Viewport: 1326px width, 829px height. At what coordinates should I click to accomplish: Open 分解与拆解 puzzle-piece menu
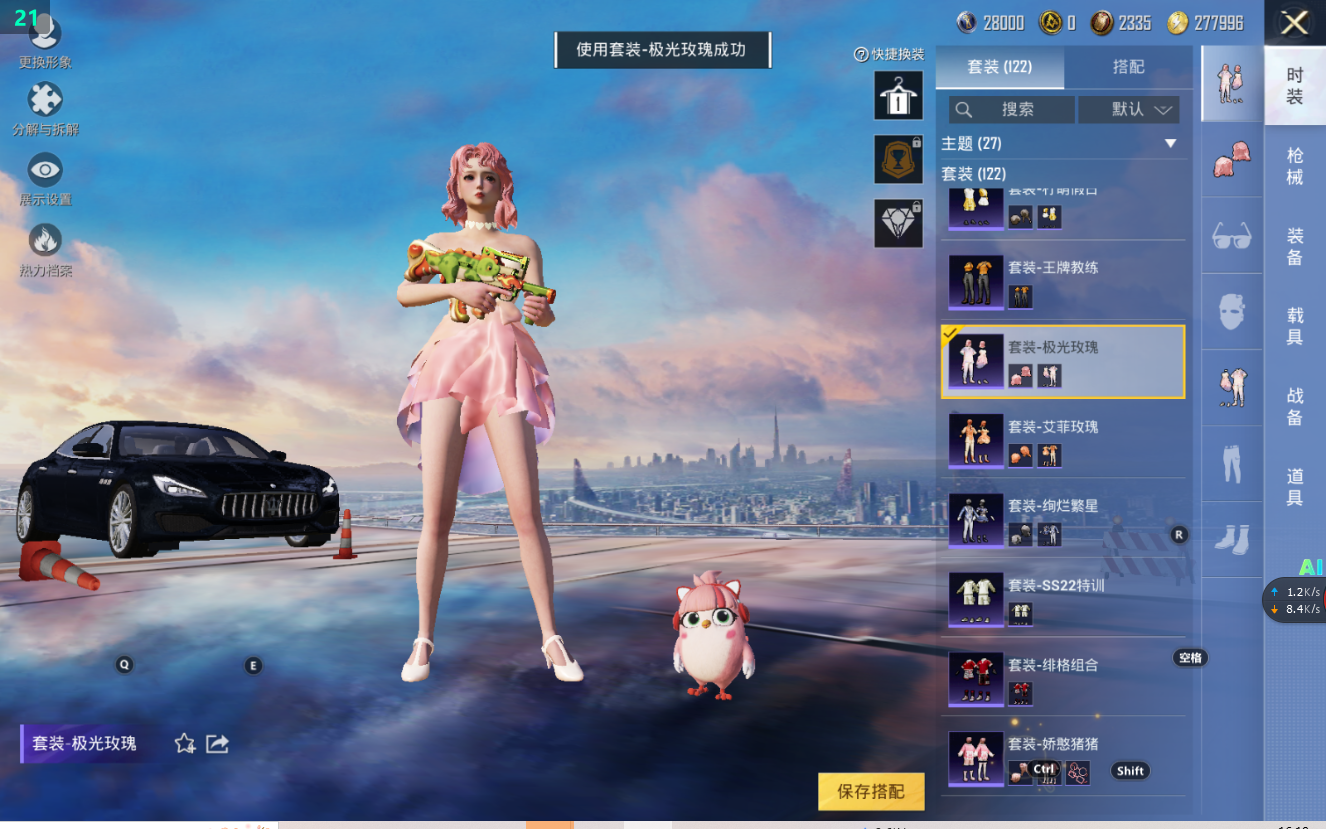tap(45, 108)
